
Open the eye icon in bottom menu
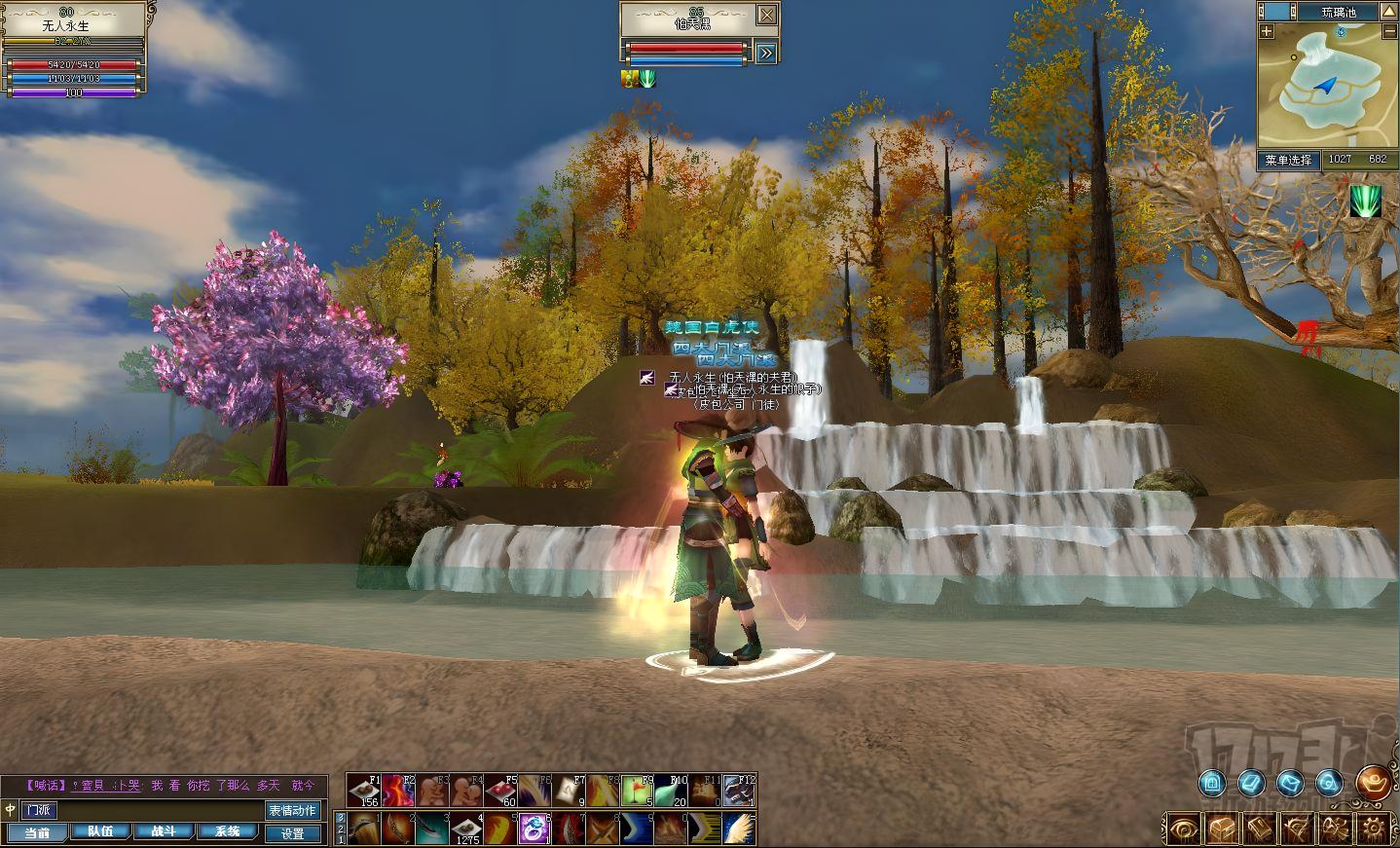coord(1183,829)
